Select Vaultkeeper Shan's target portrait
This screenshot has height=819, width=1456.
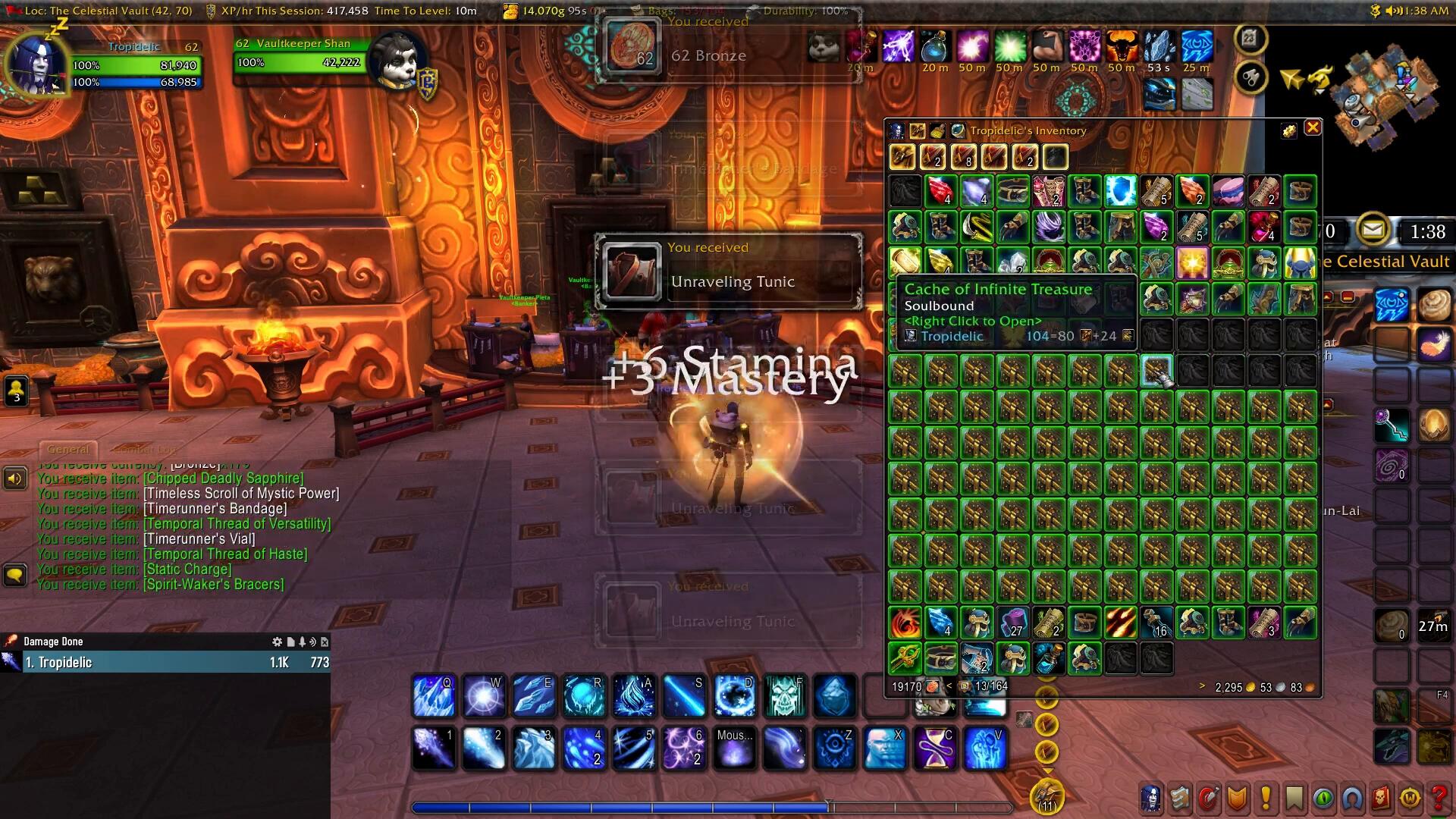pos(394,61)
